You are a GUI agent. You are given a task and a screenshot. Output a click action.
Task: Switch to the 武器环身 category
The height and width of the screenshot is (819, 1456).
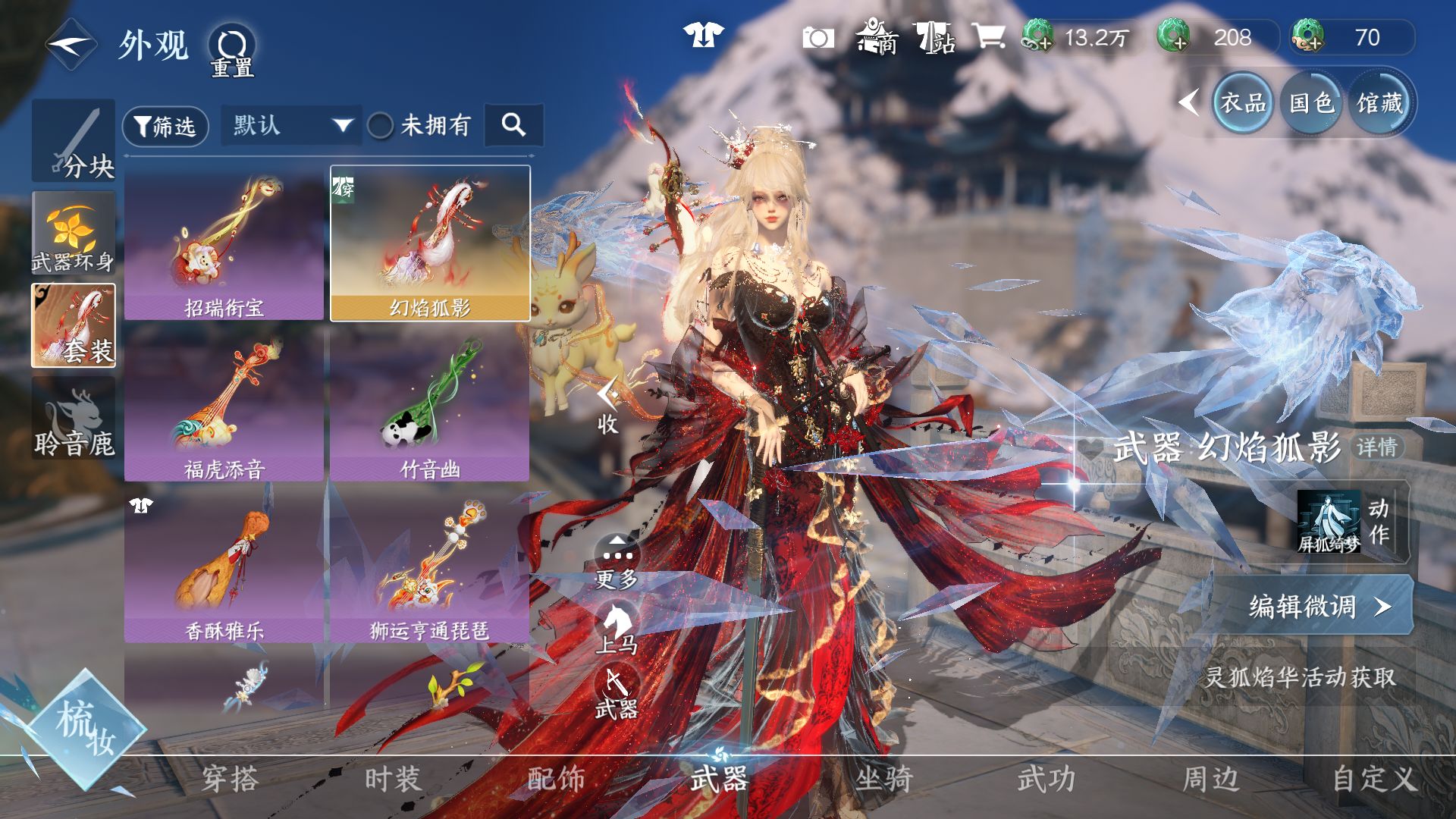pos(74,234)
